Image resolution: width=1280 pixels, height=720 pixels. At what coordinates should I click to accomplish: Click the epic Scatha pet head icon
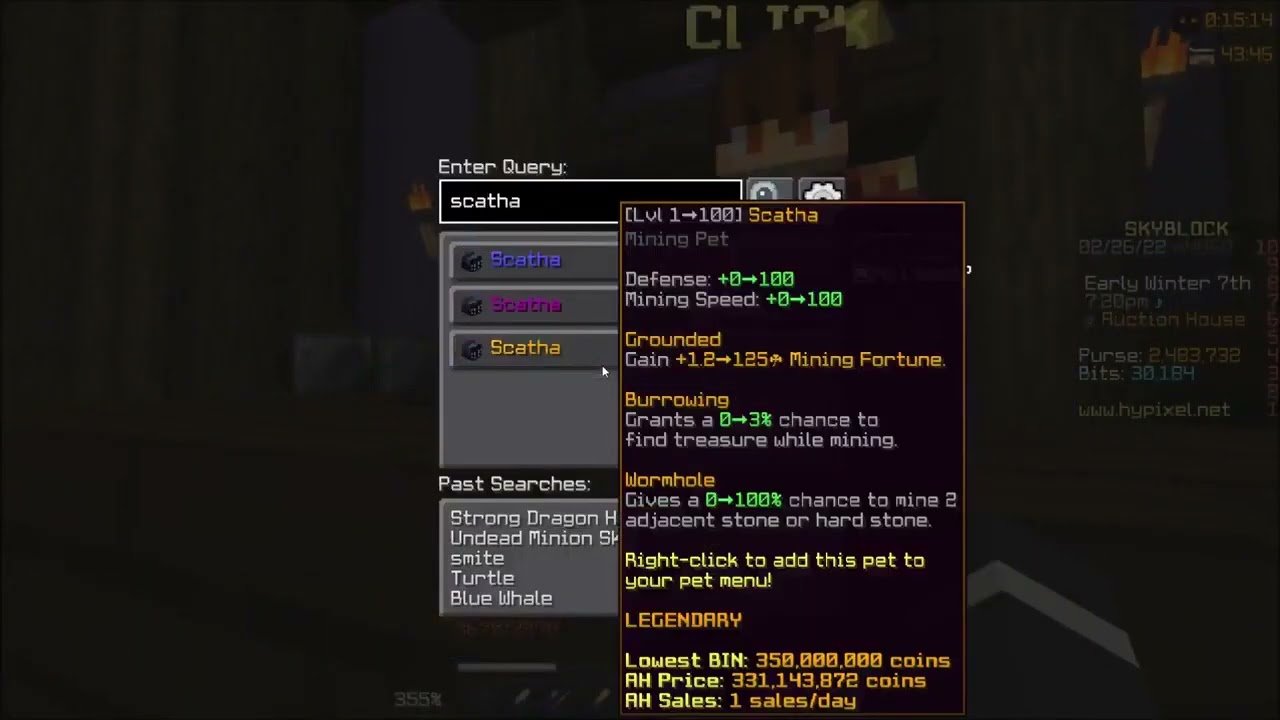coord(471,304)
